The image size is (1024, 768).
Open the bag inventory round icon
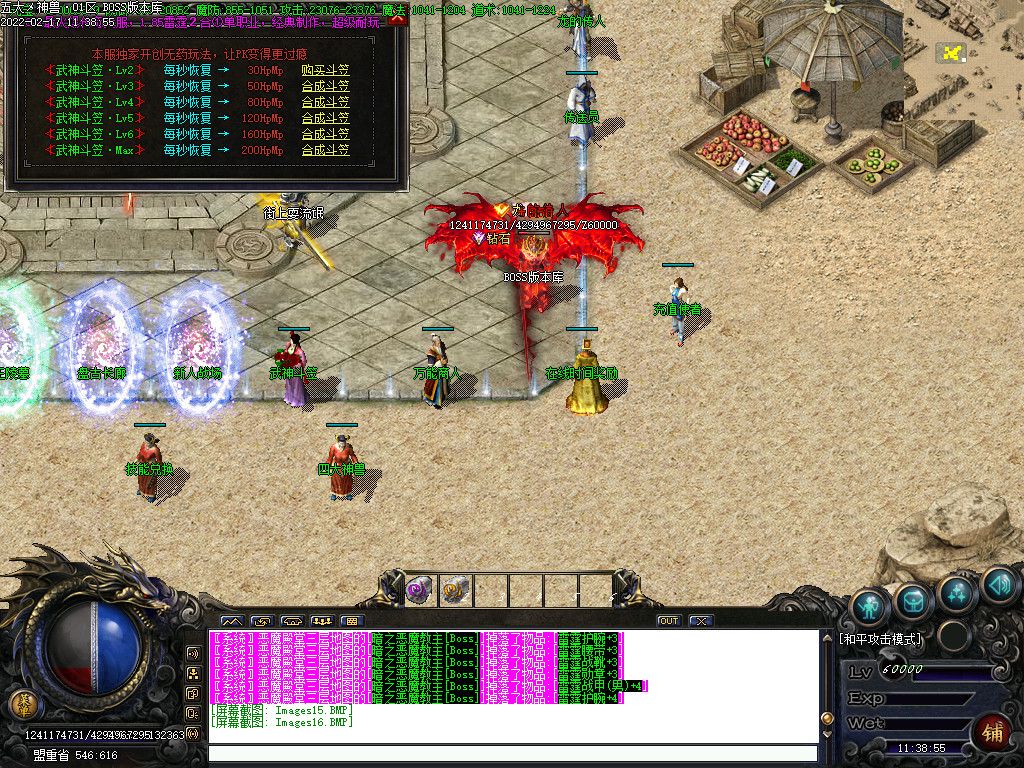click(x=914, y=600)
